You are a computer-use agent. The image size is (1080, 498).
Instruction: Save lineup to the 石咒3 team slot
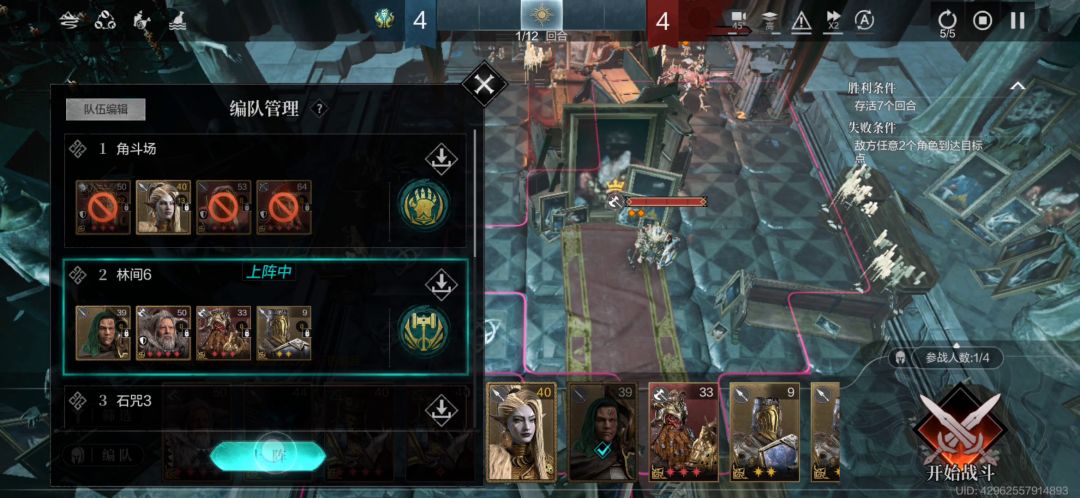coord(440,408)
